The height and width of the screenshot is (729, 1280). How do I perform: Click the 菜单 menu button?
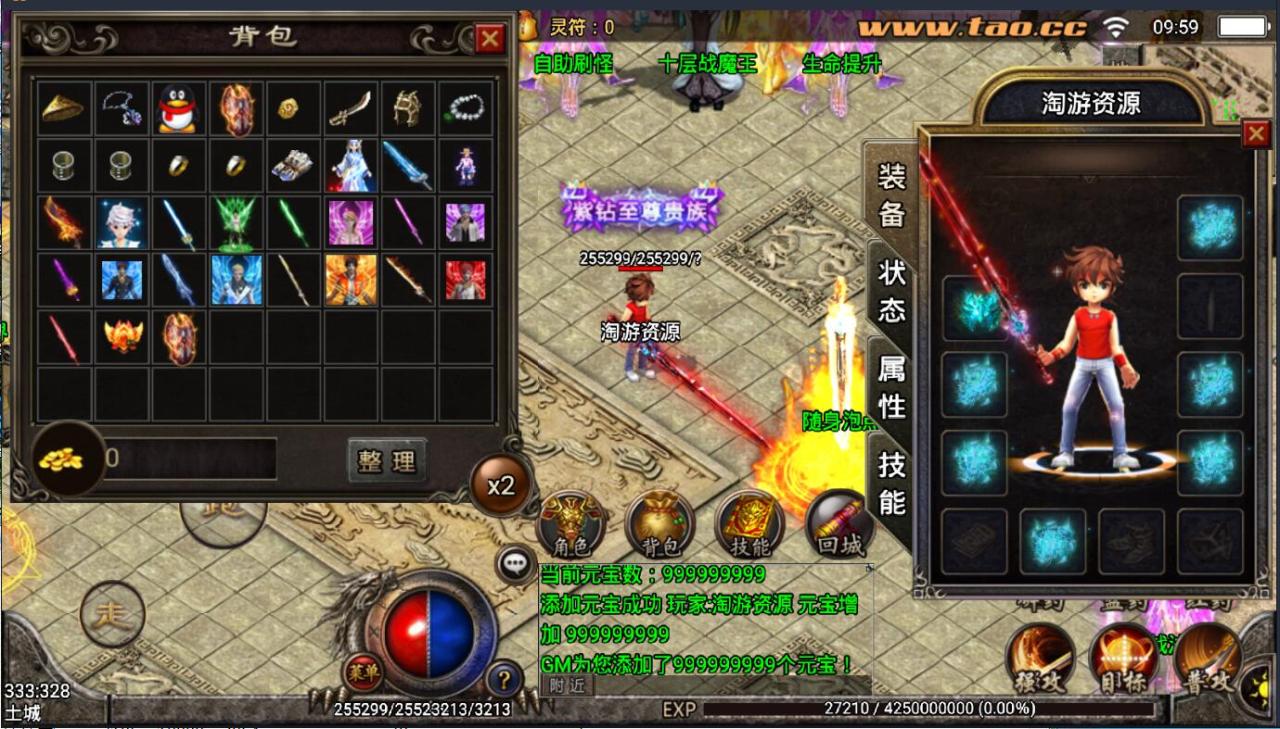click(362, 672)
